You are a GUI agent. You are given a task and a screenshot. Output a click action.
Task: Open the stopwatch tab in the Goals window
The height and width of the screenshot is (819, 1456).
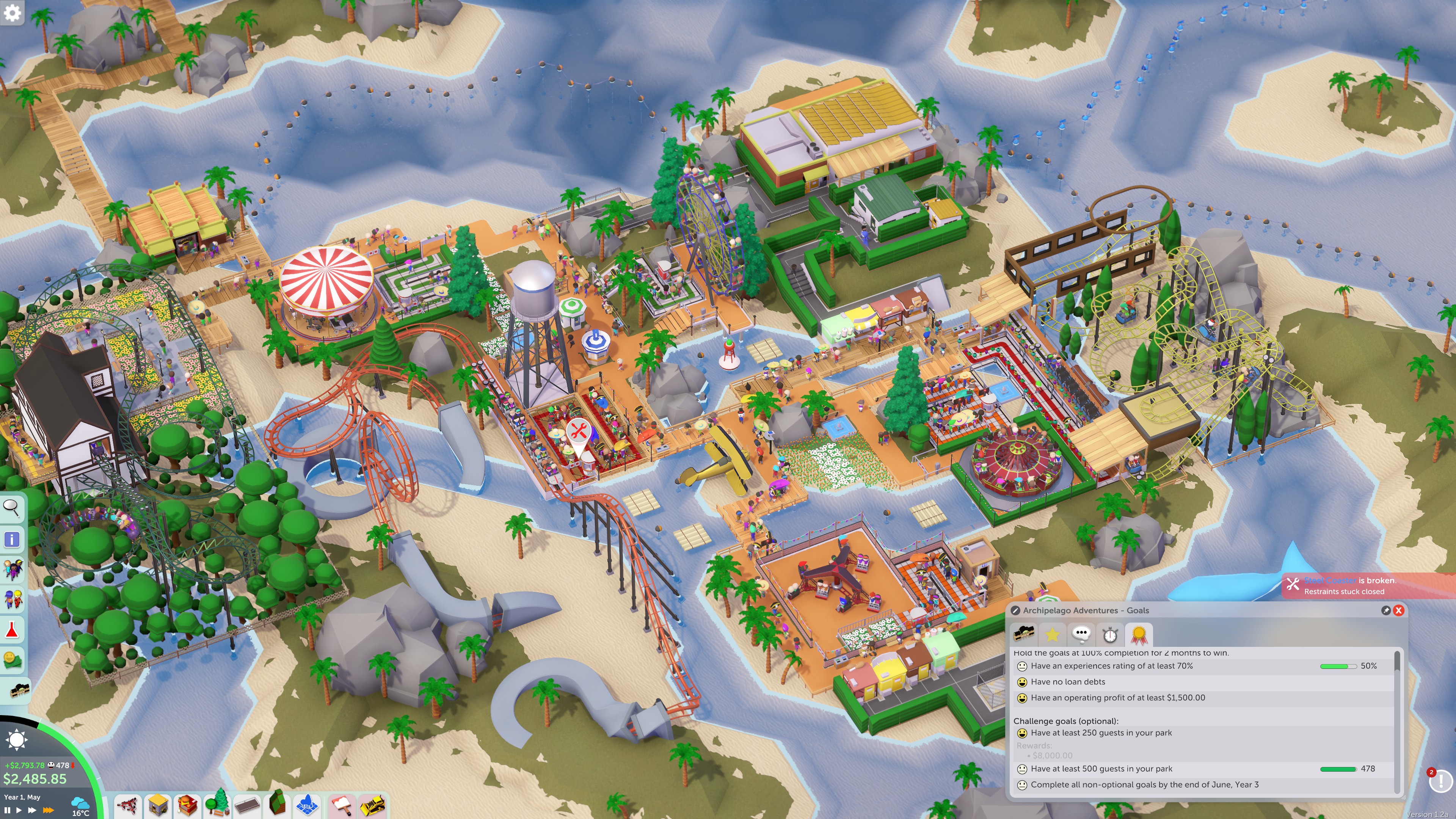point(1109,634)
